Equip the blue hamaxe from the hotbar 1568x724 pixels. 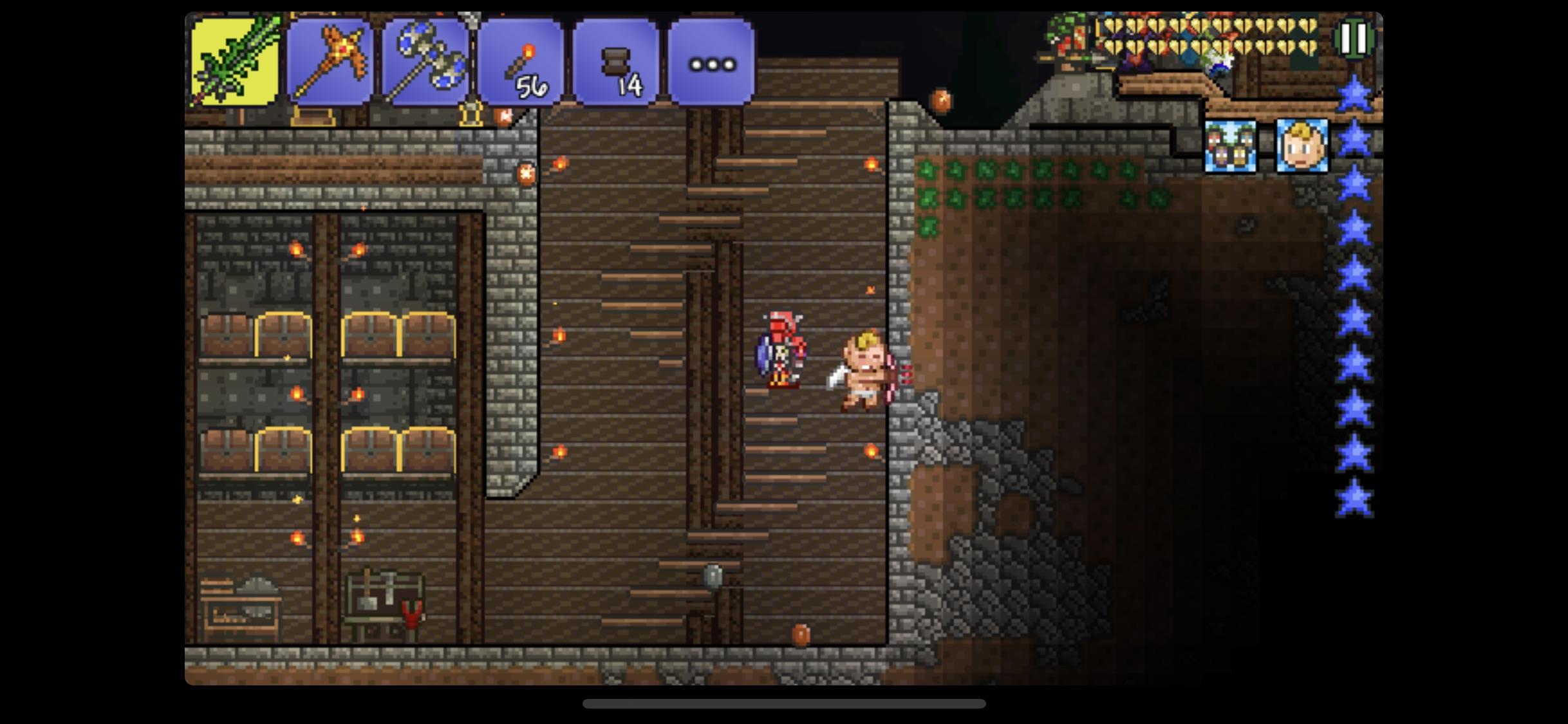pos(427,60)
